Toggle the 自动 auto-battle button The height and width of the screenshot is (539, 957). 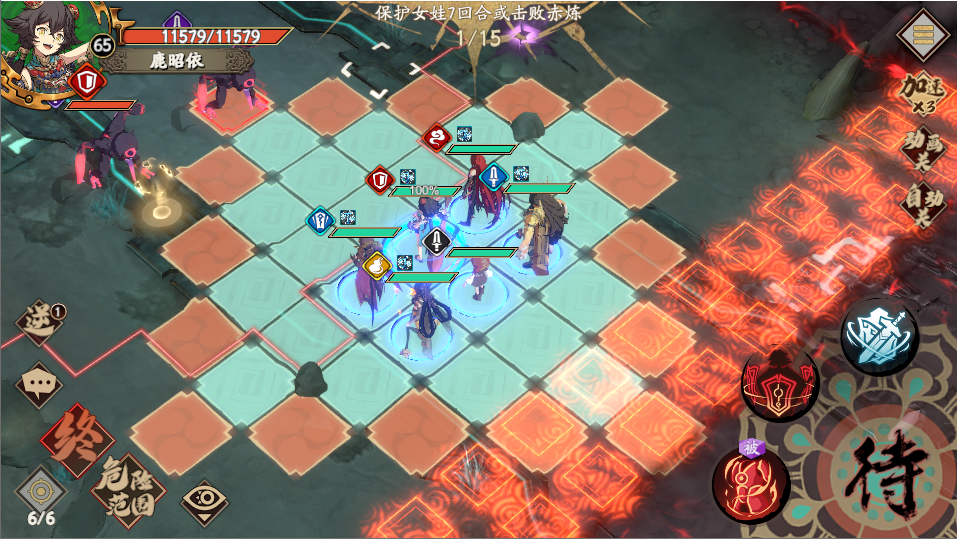922,203
